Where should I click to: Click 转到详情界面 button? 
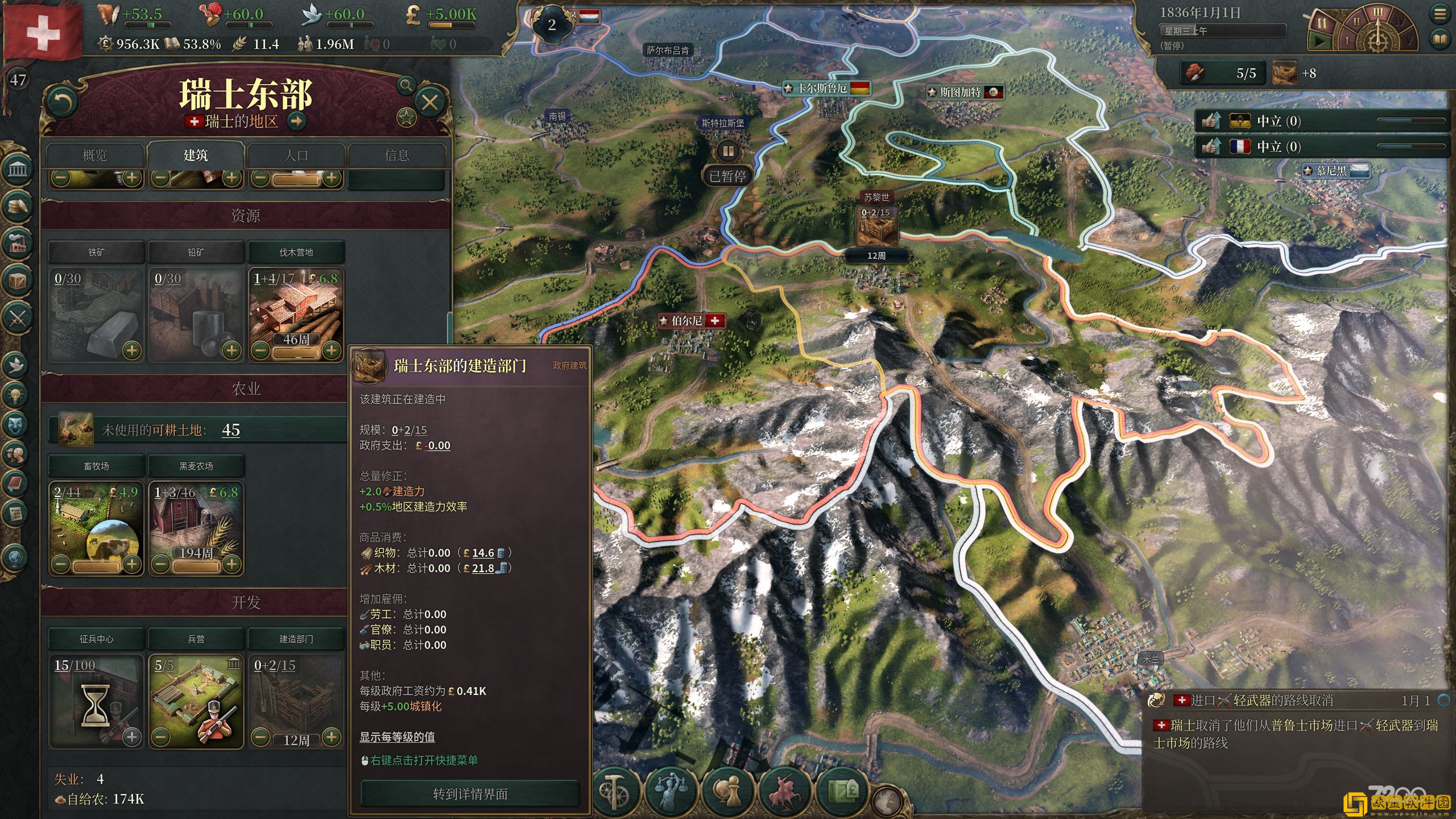tap(470, 794)
